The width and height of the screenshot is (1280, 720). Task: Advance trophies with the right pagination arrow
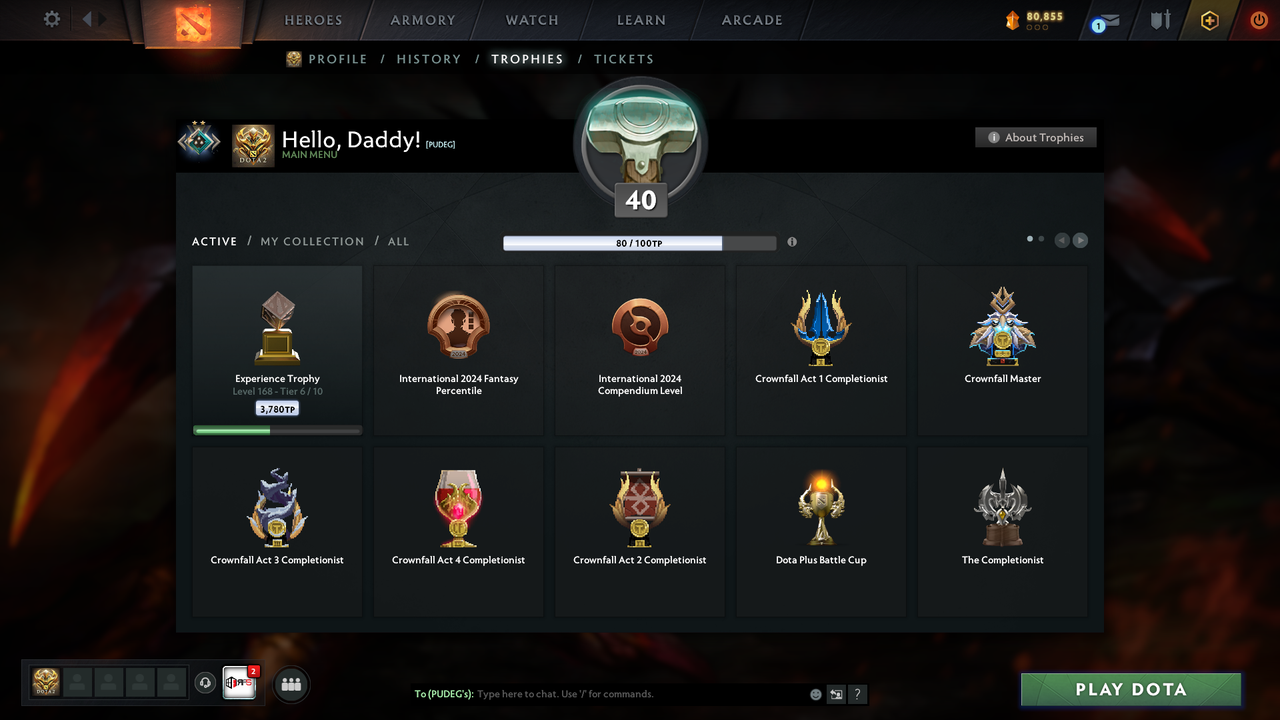[x=1080, y=240]
